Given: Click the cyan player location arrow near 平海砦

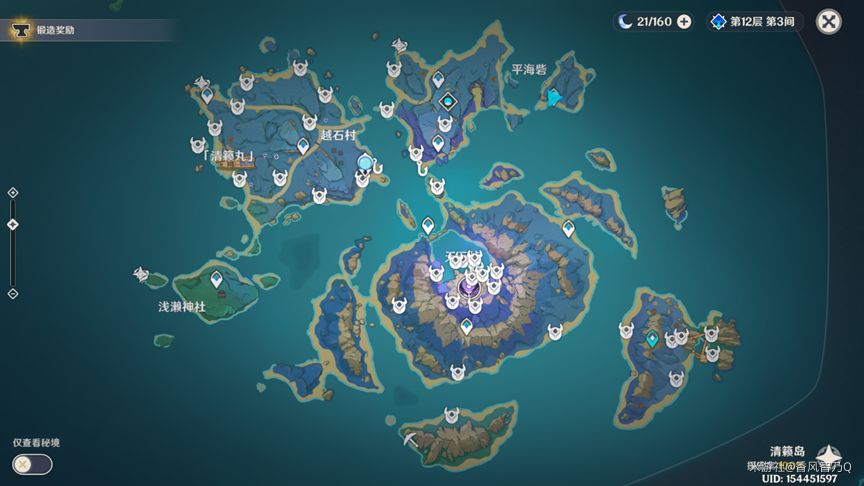Looking at the screenshot, I should (x=553, y=97).
